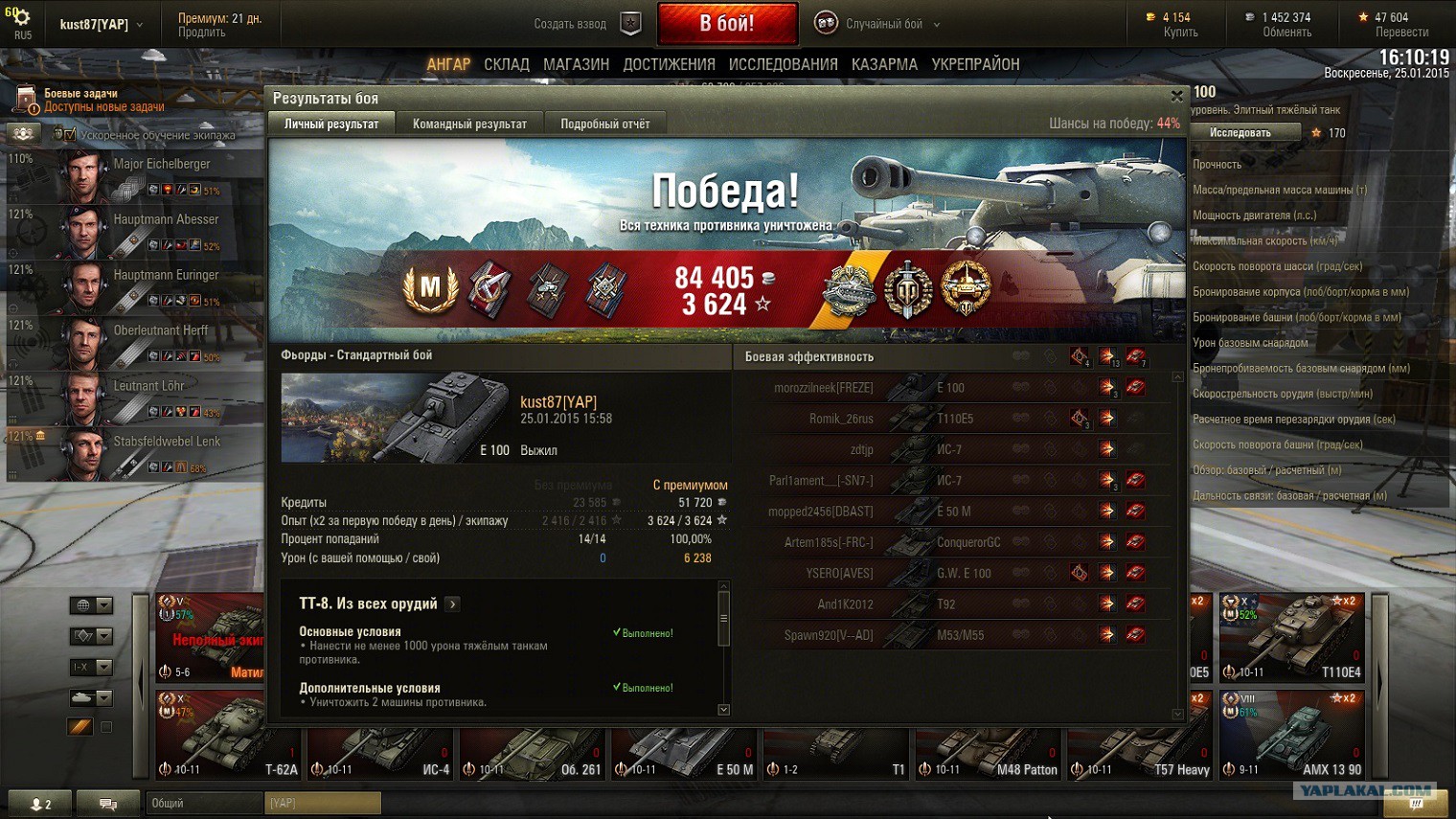Screen dimensions: 1456x819
Task: Switch to the Подробный отчёт tab
Action: (x=604, y=124)
